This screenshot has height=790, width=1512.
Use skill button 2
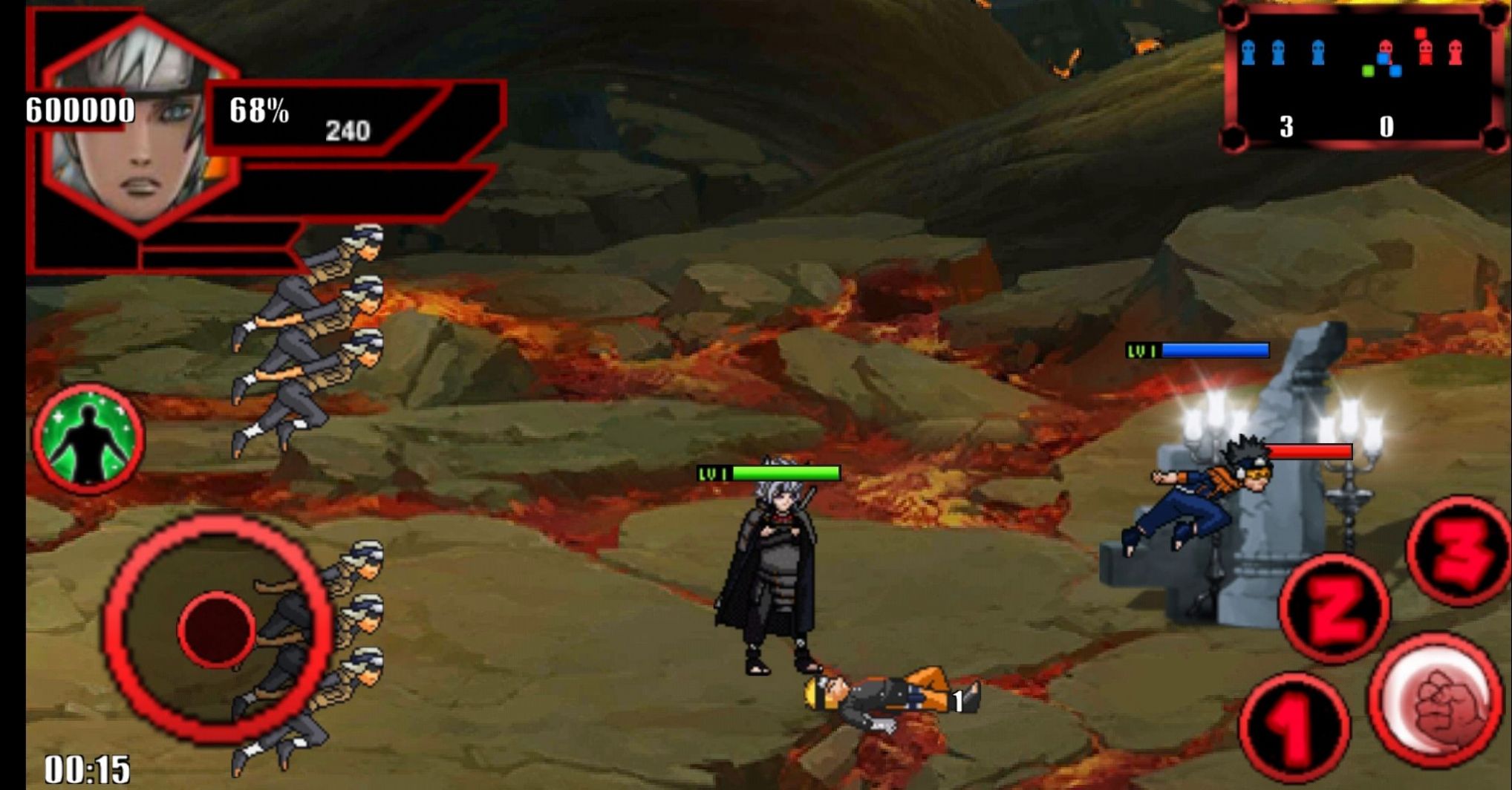pyautogui.click(x=1334, y=609)
